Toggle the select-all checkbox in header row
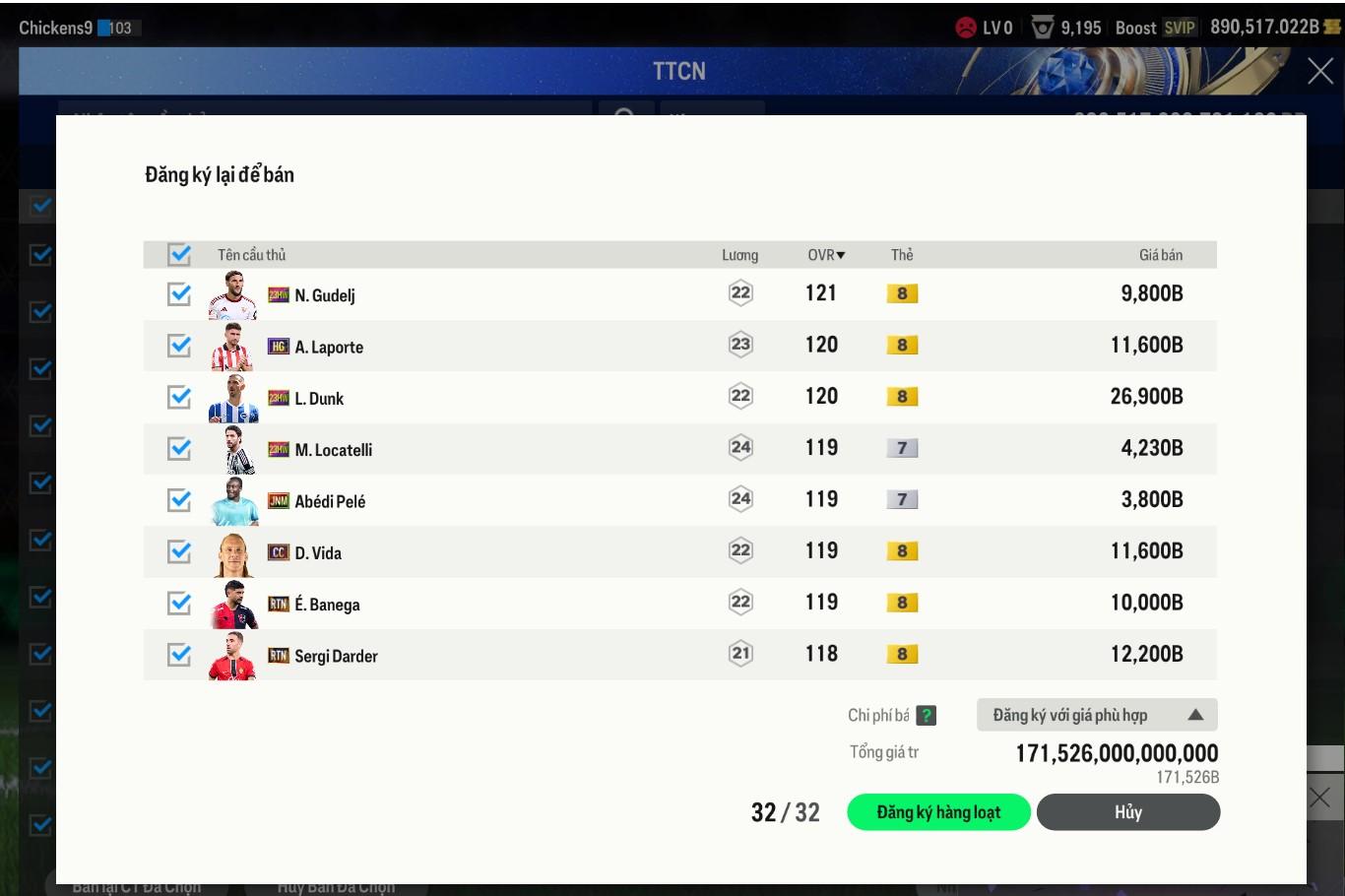Screen dimensions: 1345x896 tap(179, 254)
